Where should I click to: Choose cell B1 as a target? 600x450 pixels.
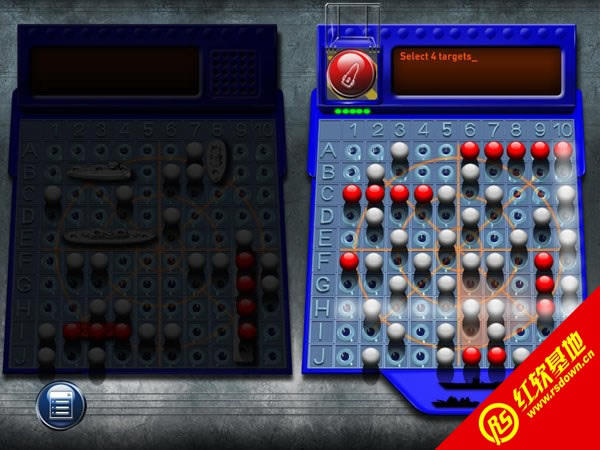[351, 173]
